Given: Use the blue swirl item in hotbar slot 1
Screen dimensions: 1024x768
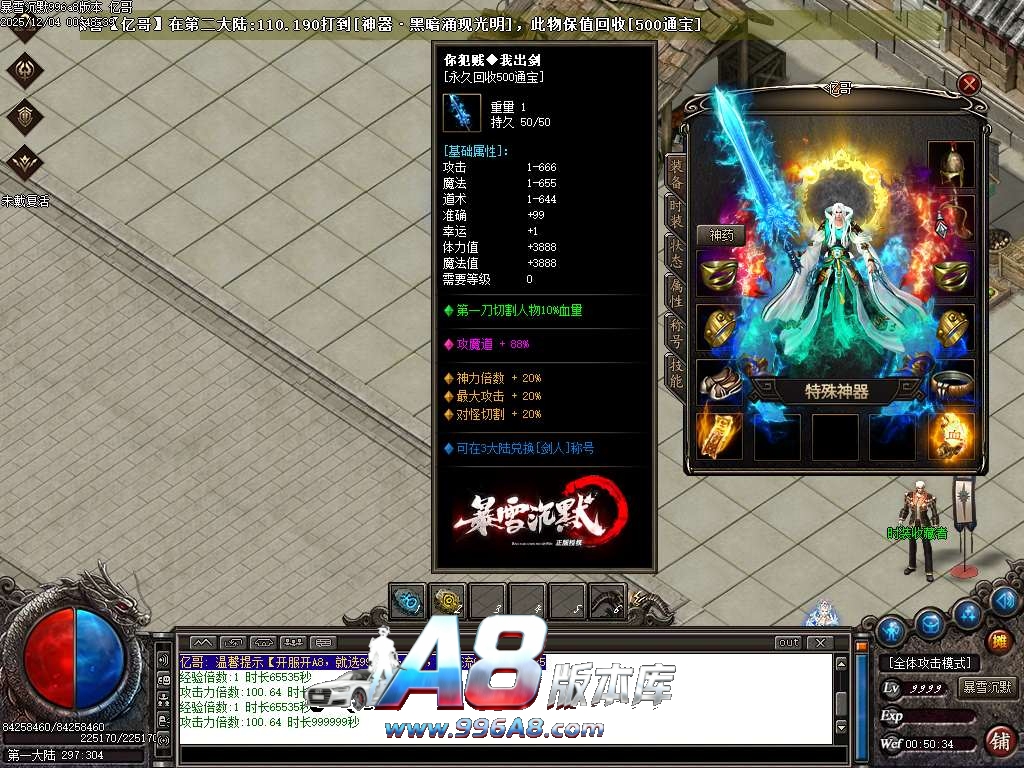Looking at the screenshot, I should point(408,601).
